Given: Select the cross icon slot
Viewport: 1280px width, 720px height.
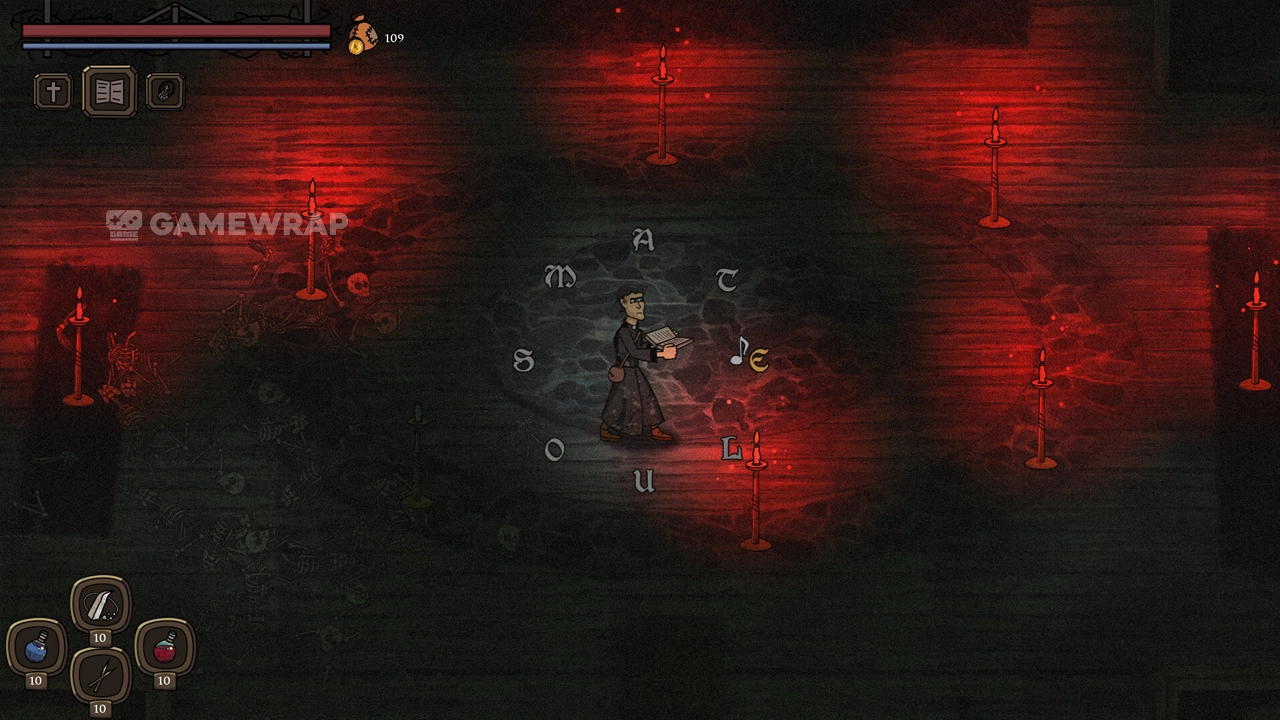Looking at the screenshot, I should click(x=53, y=92).
